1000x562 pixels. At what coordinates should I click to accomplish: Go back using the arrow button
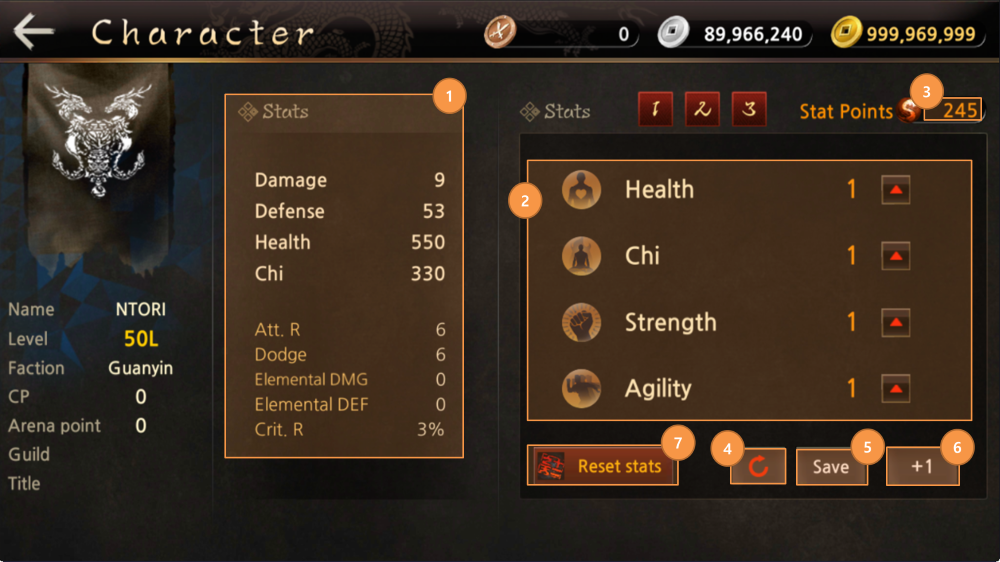(x=34, y=32)
